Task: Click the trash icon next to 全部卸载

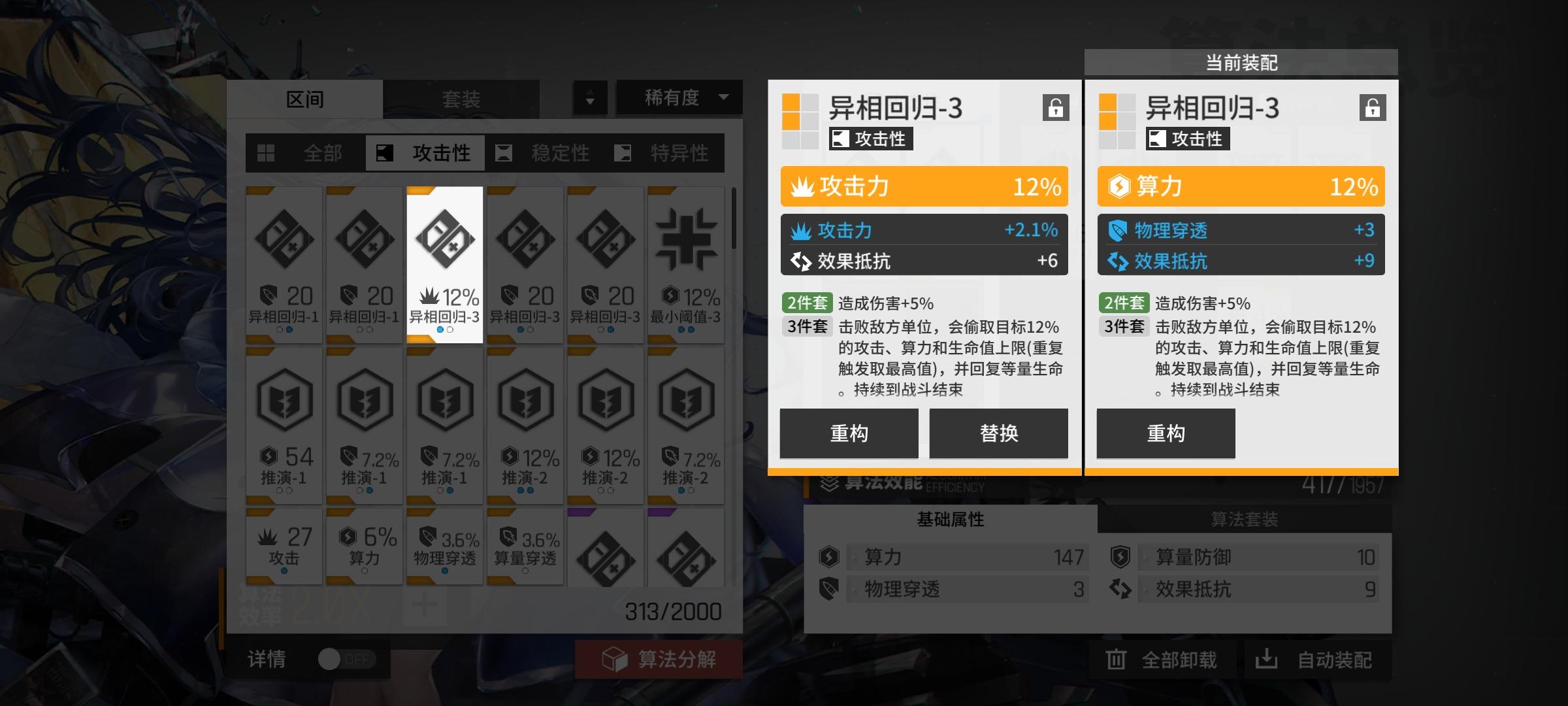Action: point(1116,660)
